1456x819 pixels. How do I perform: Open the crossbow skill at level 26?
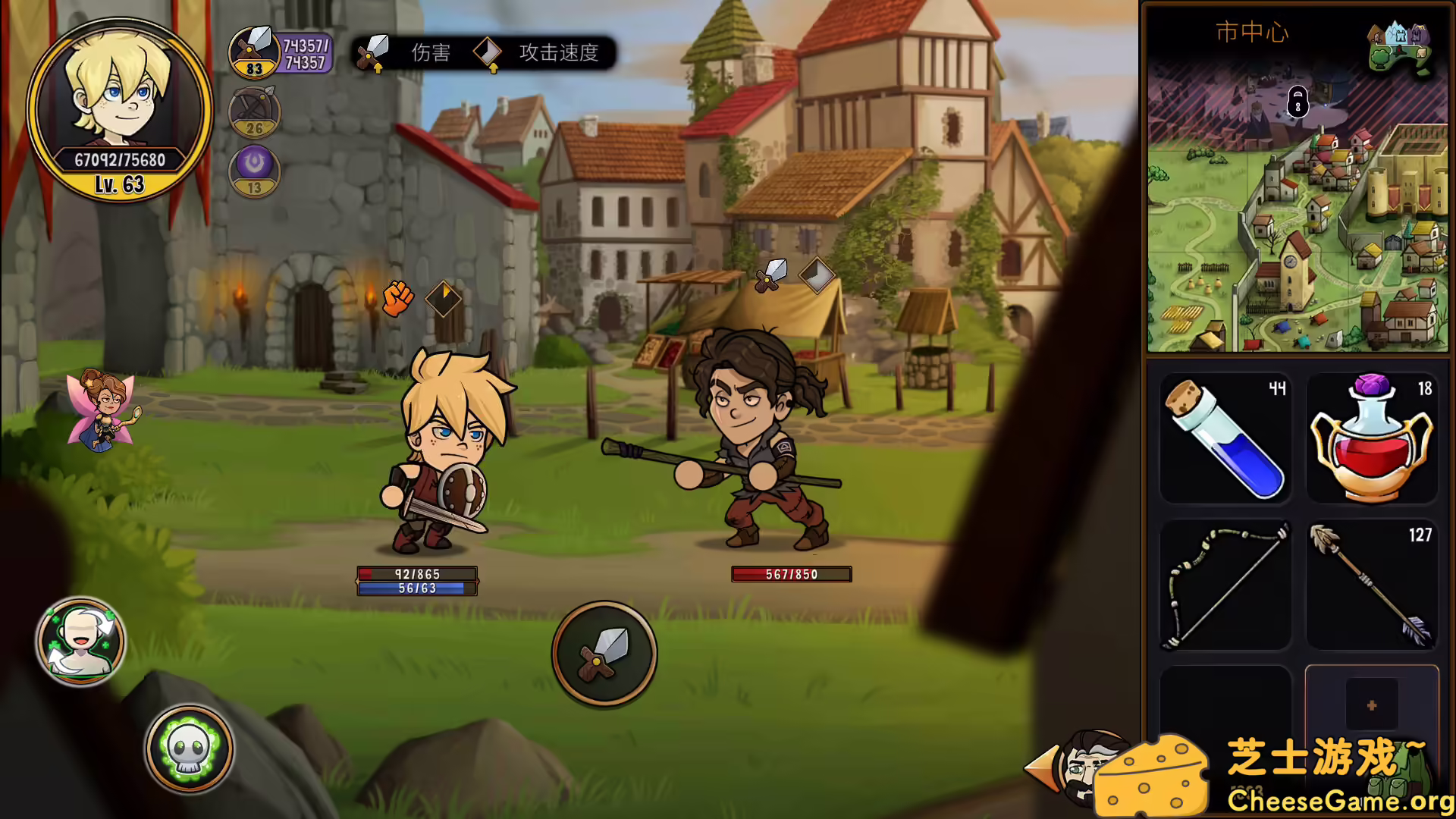[x=254, y=112]
